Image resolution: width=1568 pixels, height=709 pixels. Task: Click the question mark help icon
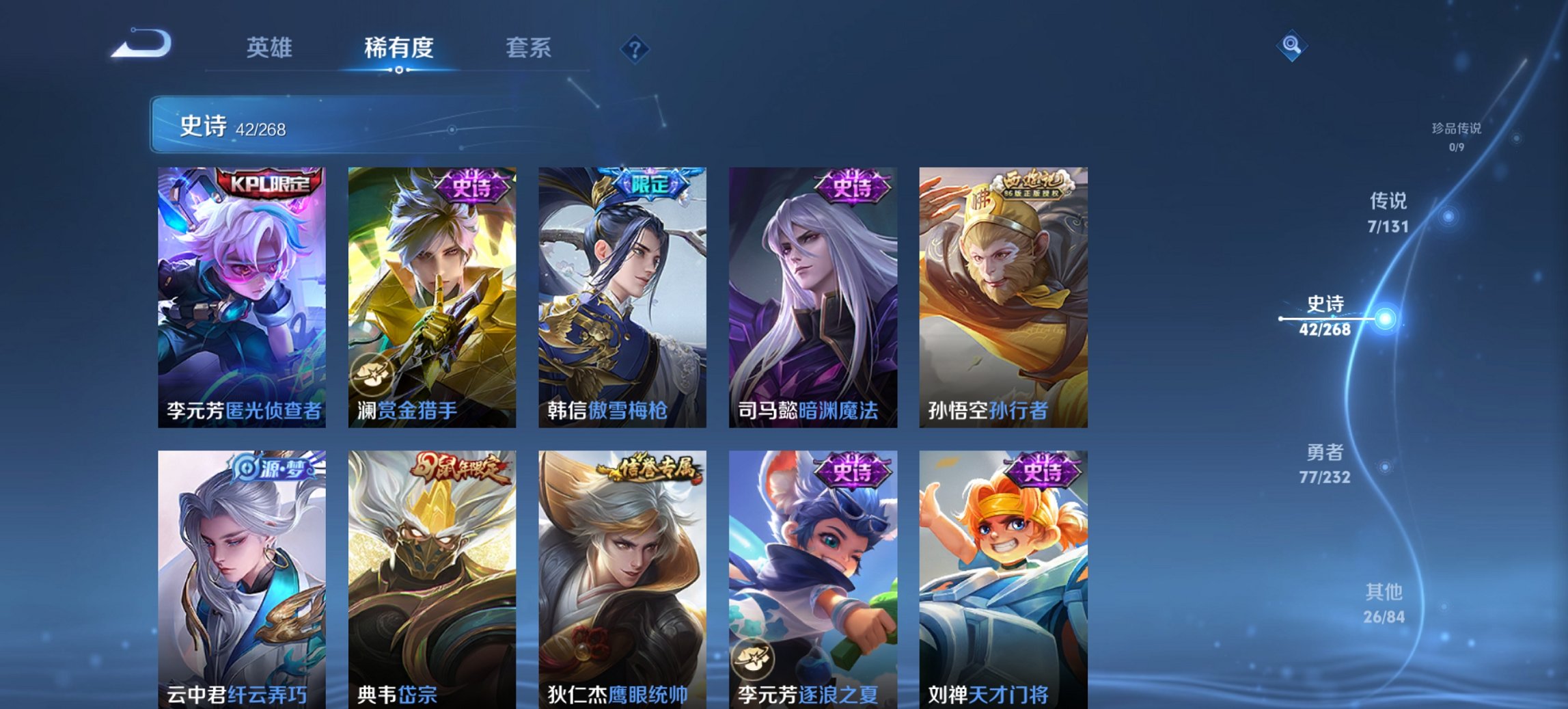click(x=635, y=49)
